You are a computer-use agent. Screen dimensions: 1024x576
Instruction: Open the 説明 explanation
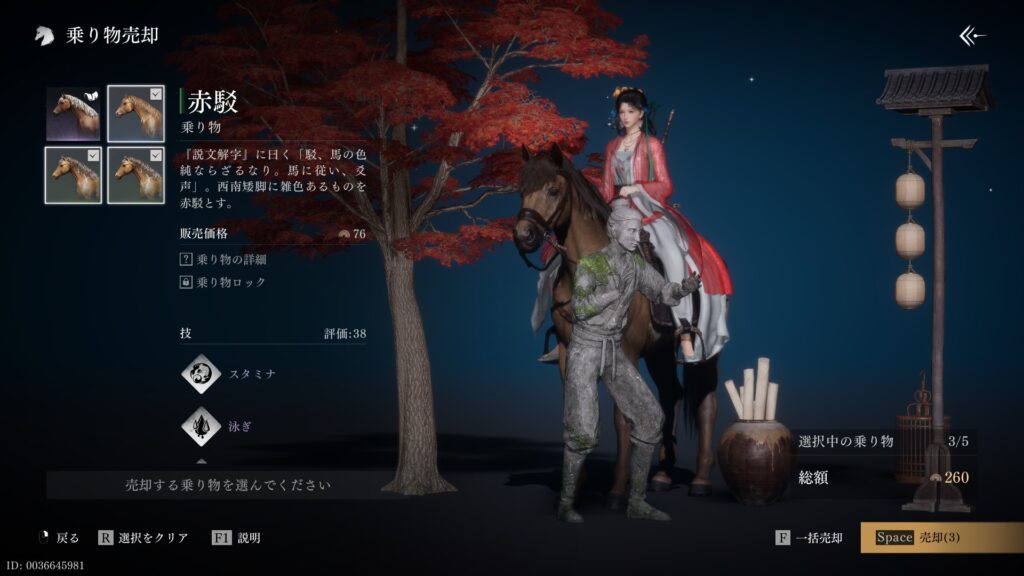click(x=236, y=538)
